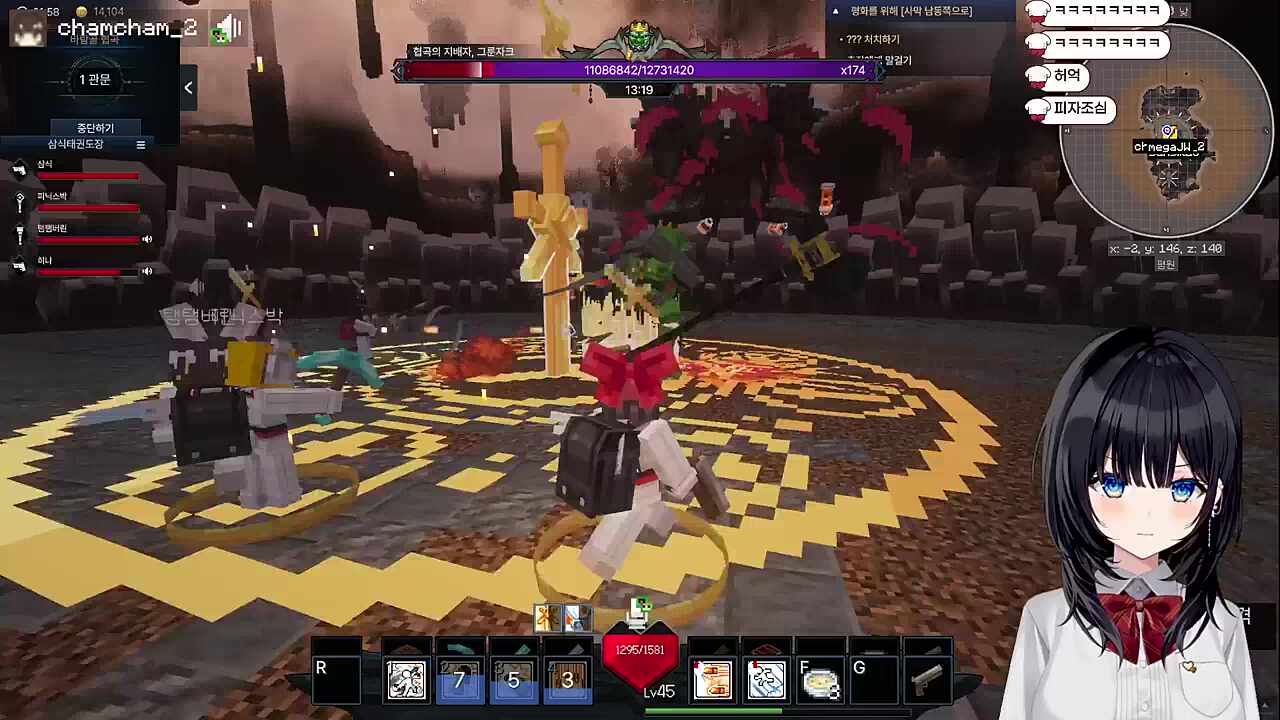Toggle the speaker icon beside chamcham_2
The width and height of the screenshot is (1280, 720).
pos(229,29)
